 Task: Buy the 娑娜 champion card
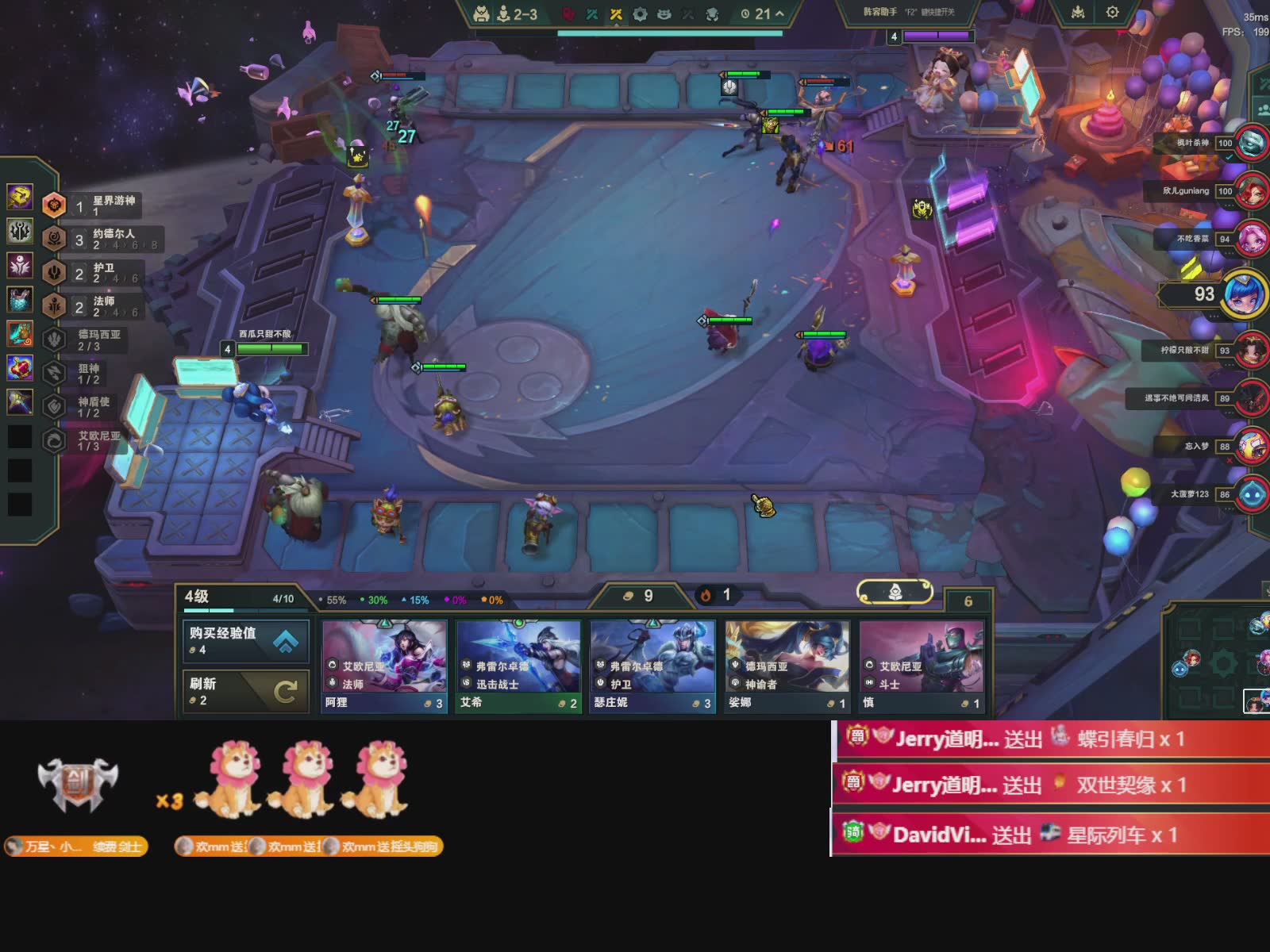[787, 666]
